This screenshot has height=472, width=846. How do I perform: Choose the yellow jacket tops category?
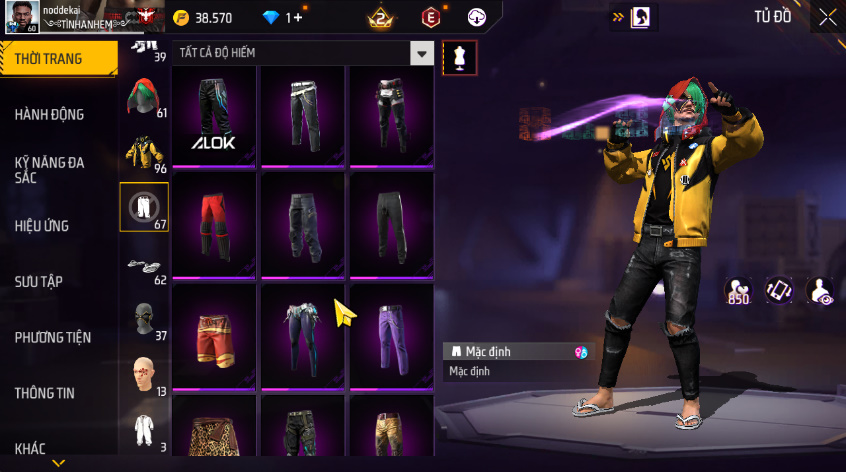[144, 152]
